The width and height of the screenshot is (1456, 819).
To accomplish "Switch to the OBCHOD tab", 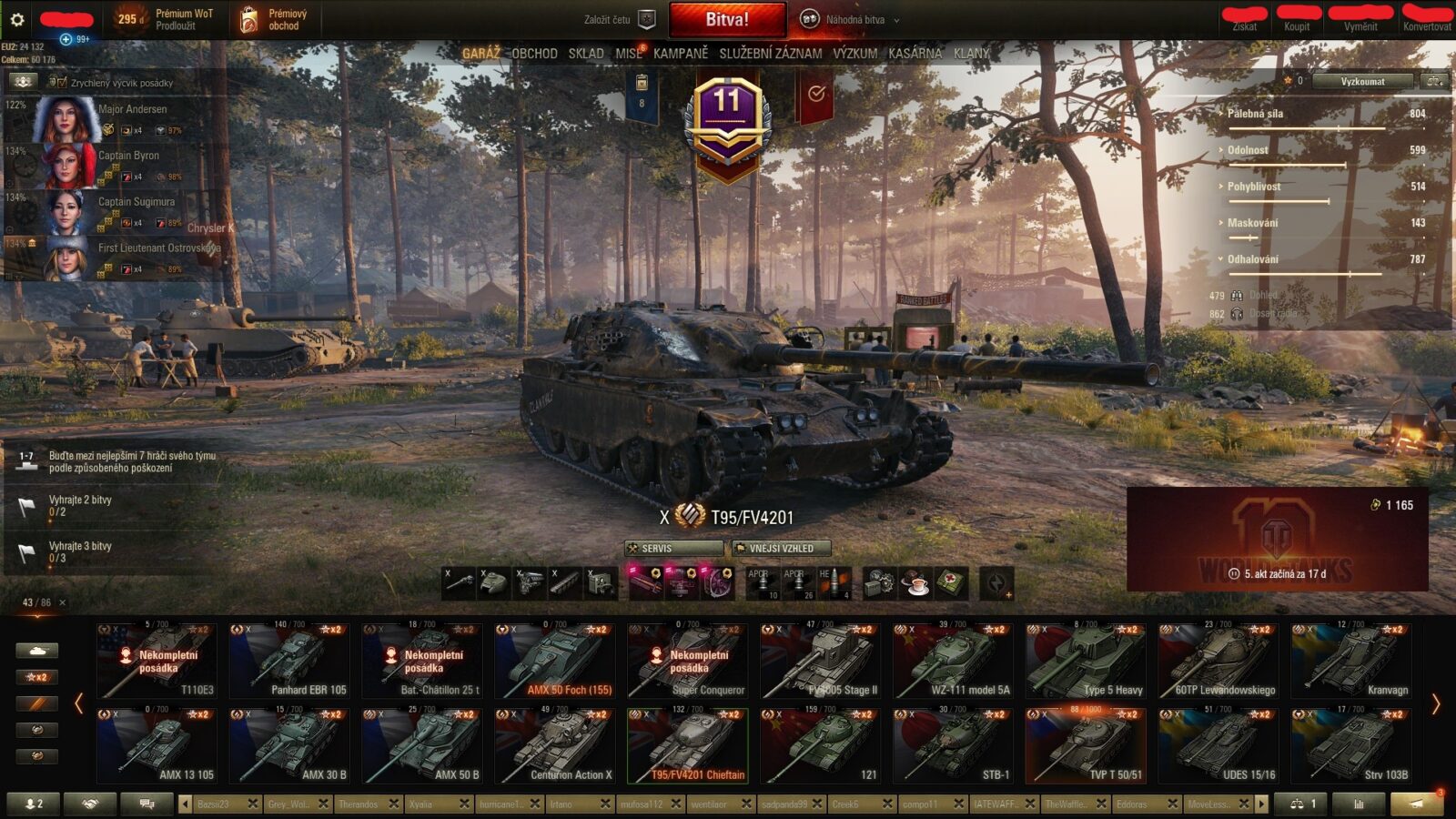I will [x=534, y=54].
